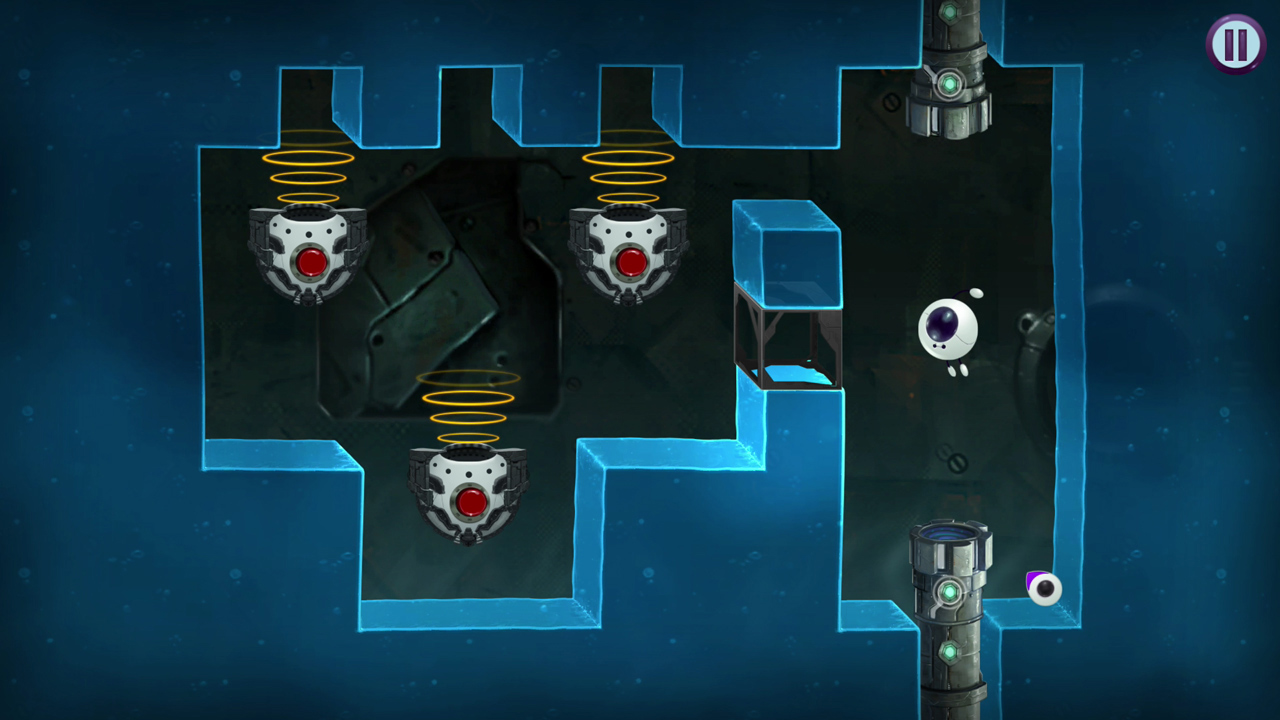This screenshot has width=1280, height=720.
Task: Toggle the ripple rings above the middle bumper
Action: tap(625, 170)
